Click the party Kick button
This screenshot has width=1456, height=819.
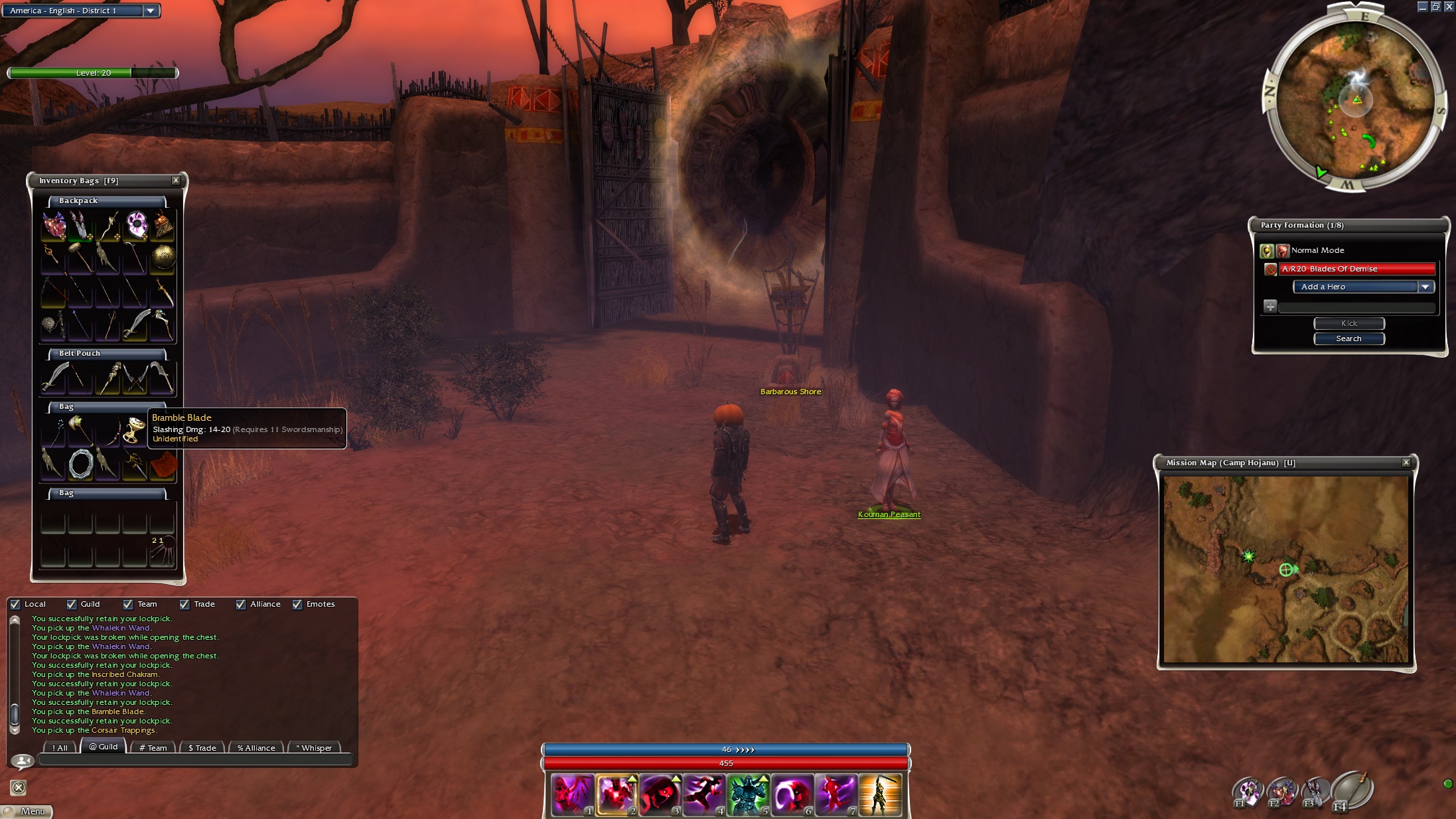[1348, 323]
